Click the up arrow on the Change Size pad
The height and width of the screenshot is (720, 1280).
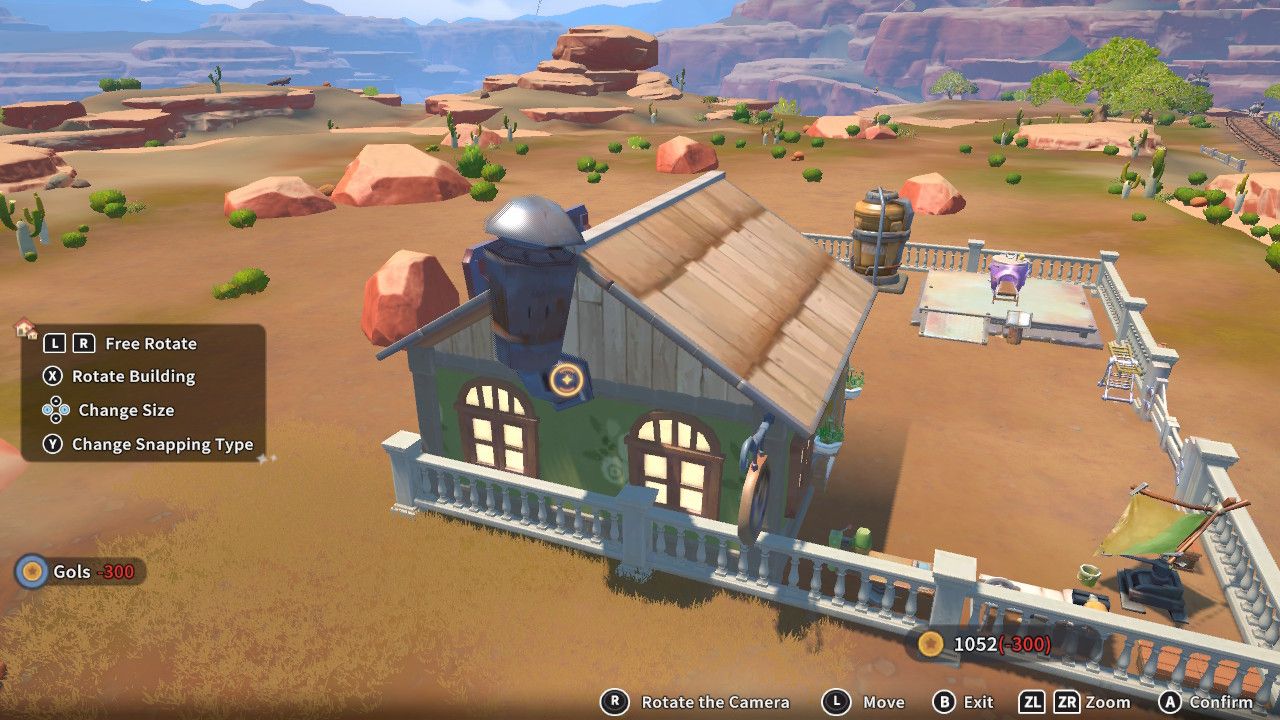pyautogui.click(x=56, y=402)
